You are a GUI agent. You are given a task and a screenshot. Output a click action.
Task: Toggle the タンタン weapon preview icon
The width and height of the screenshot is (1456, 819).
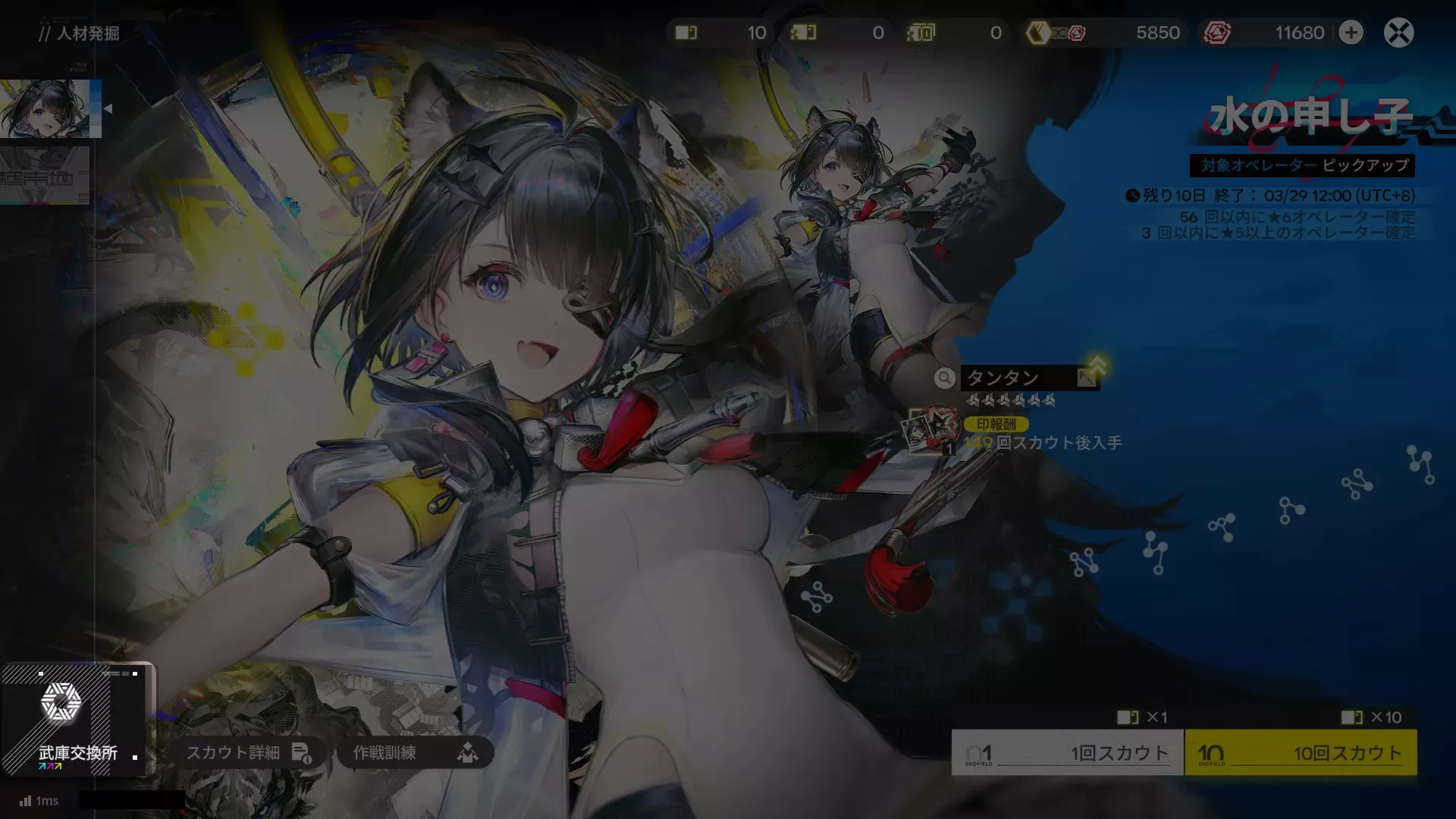[x=1087, y=378]
